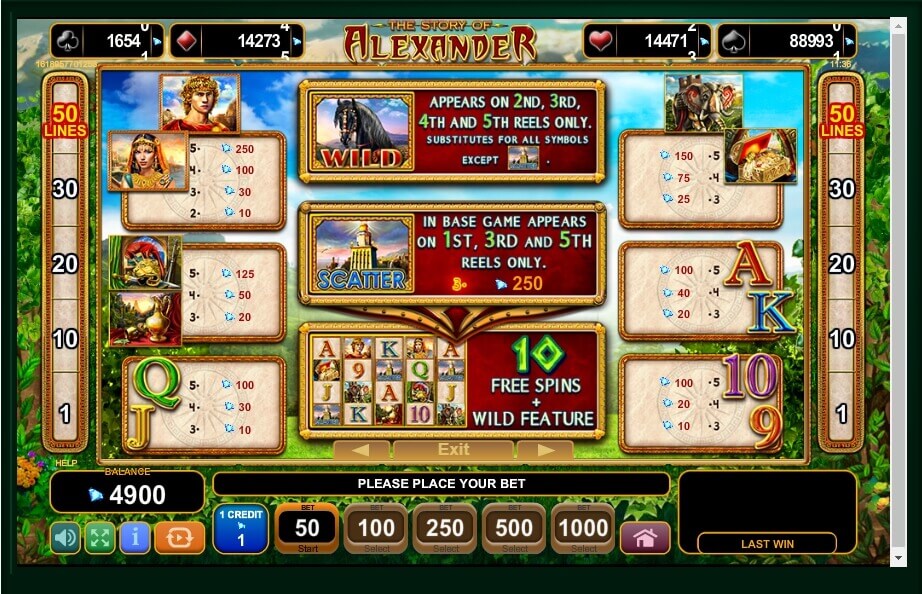Return to lobby with home button
Viewport: 922px width, 594px height.
click(645, 538)
